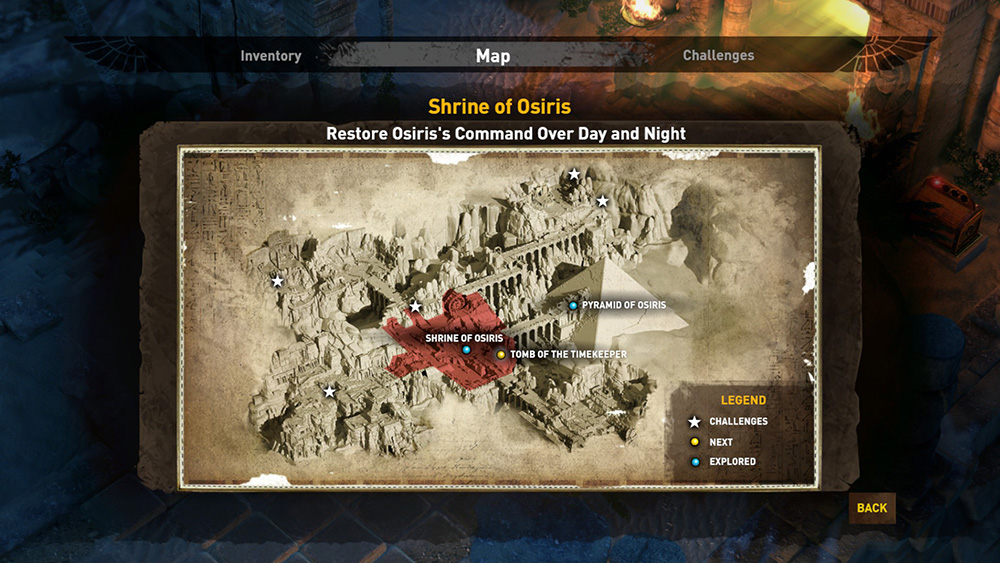Viewport: 1000px width, 563px height.
Task: Switch to the Inventory tab
Action: click(x=270, y=56)
